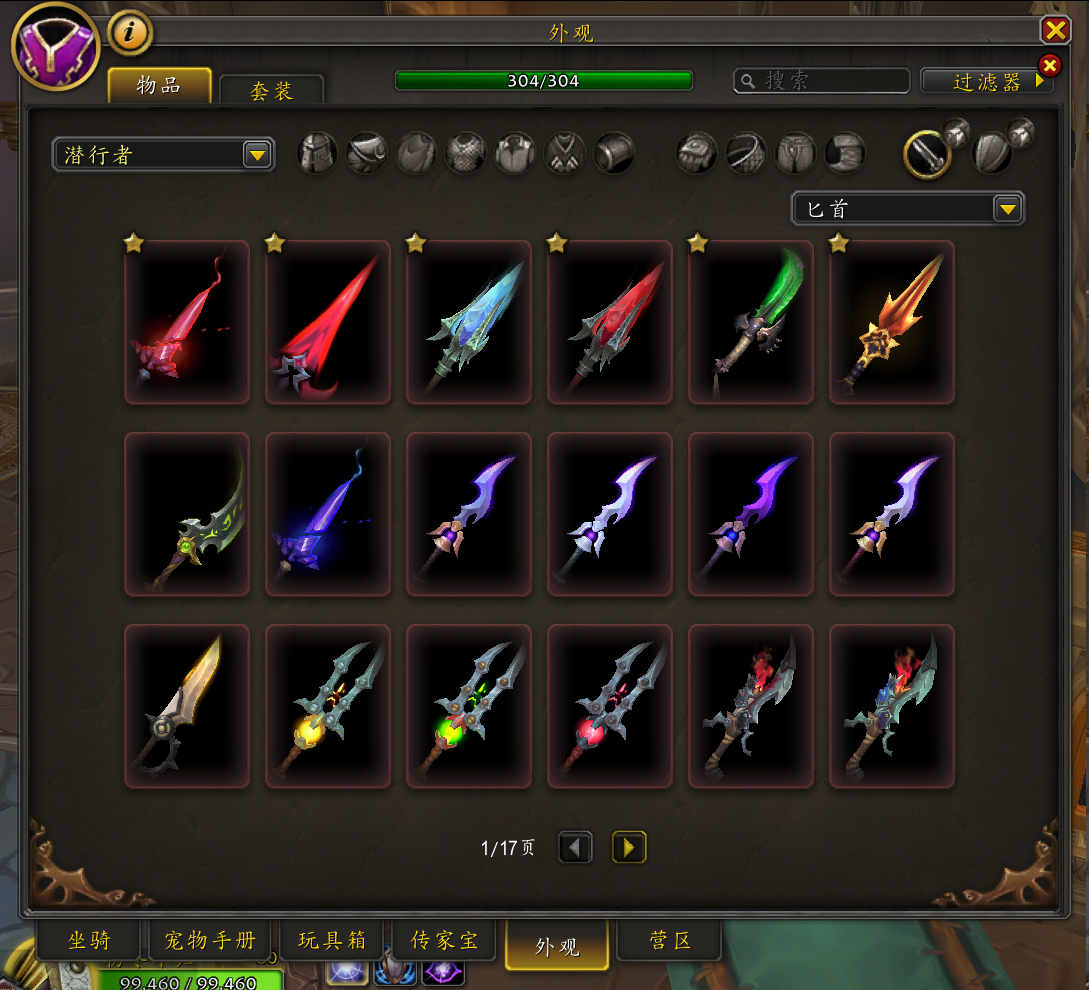Go to the previous appearance page
Image resolution: width=1089 pixels, height=990 pixels.
point(575,848)
